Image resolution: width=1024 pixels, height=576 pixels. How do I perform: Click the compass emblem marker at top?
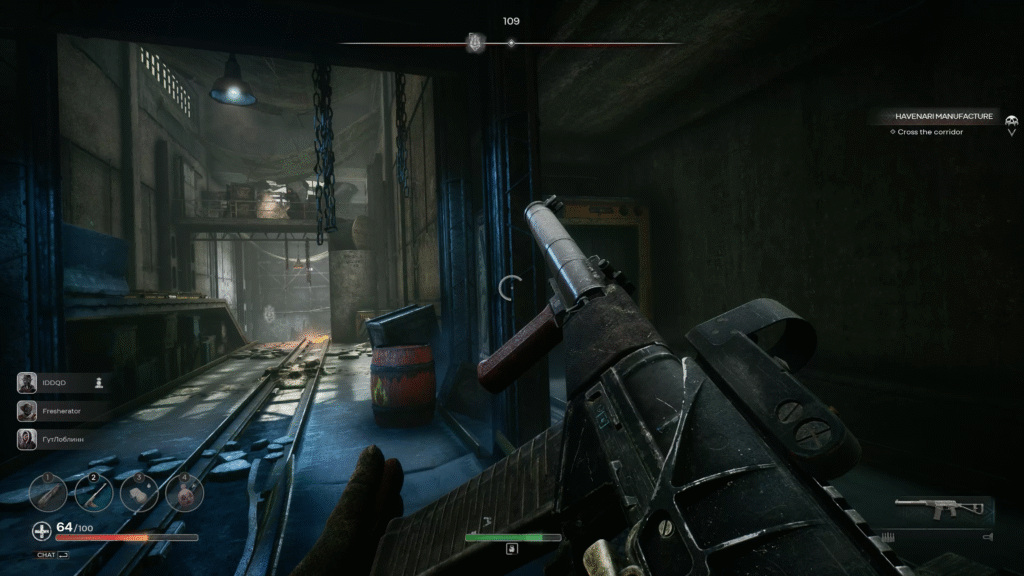[475, 43]
